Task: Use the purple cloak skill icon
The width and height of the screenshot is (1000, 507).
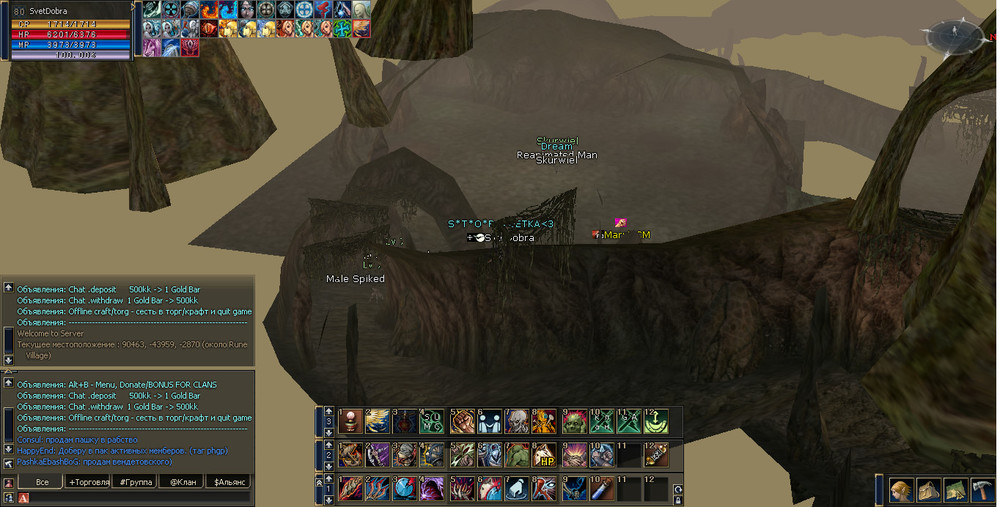Action: click(433, 489)
